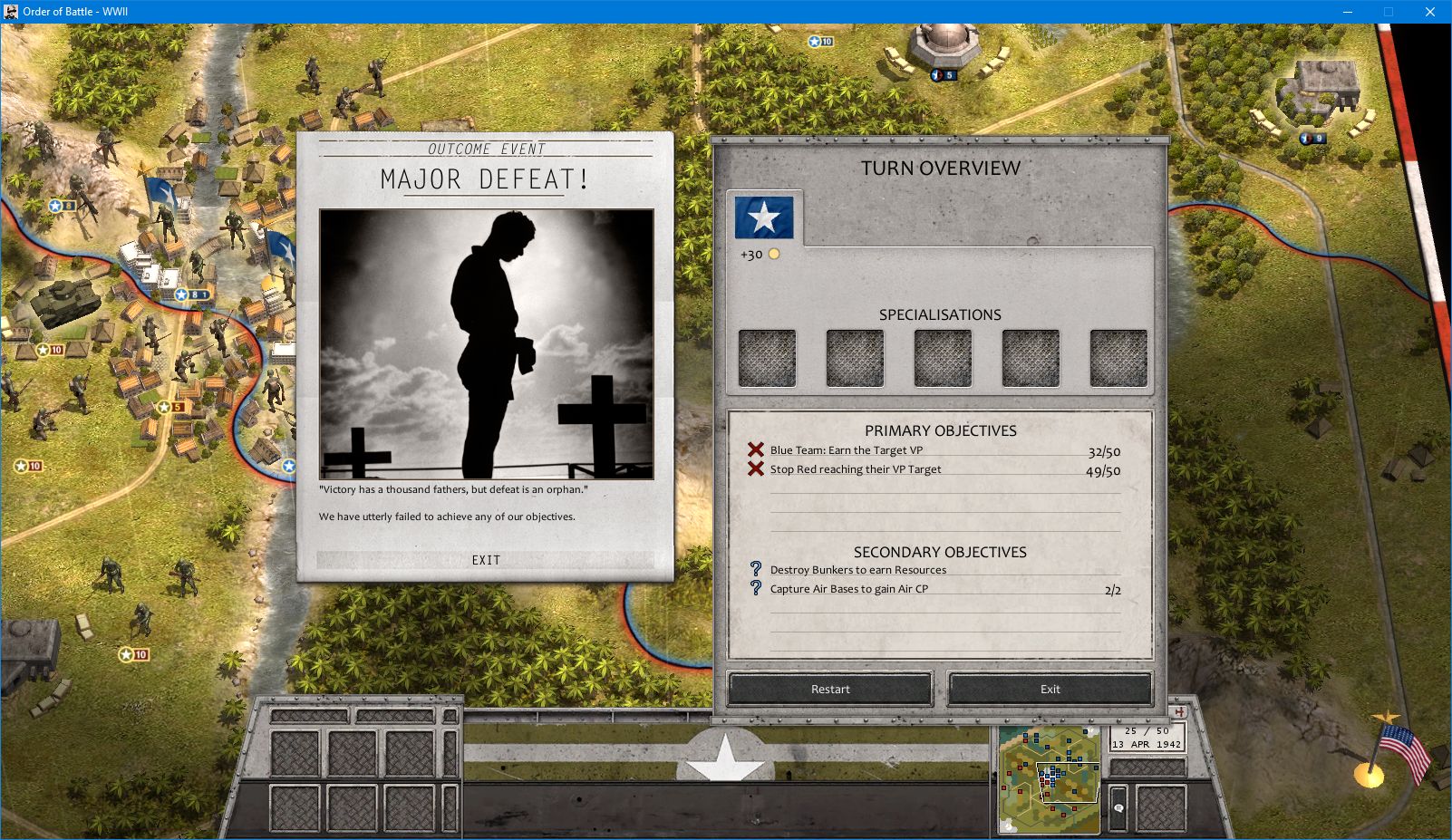Click the last Specialisations slot on the right
The height and width of the screenshot is (840, 1452).
(x=1118, y=356)
